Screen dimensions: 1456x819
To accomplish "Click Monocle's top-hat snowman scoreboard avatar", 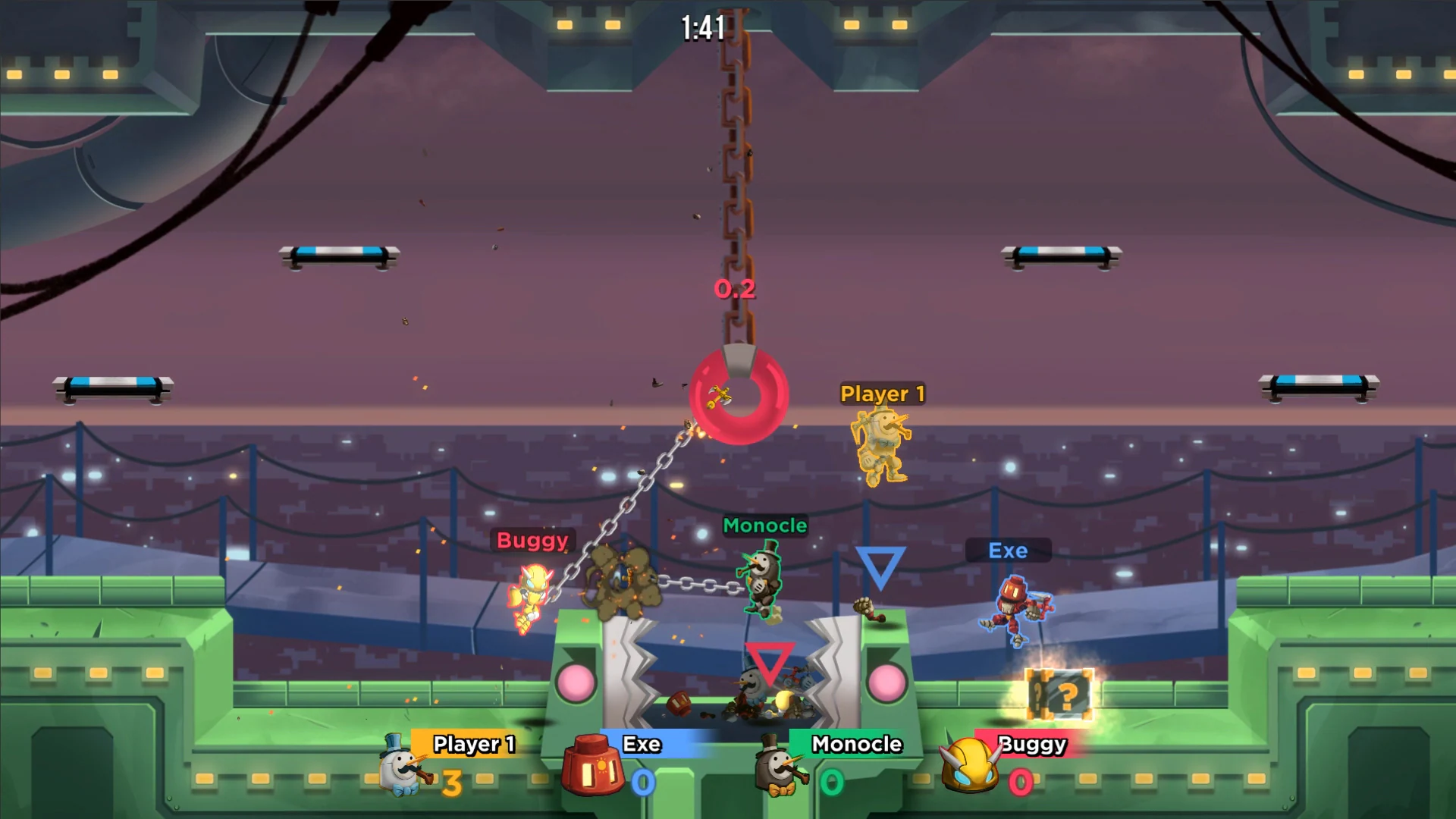I will click(775, 770).
